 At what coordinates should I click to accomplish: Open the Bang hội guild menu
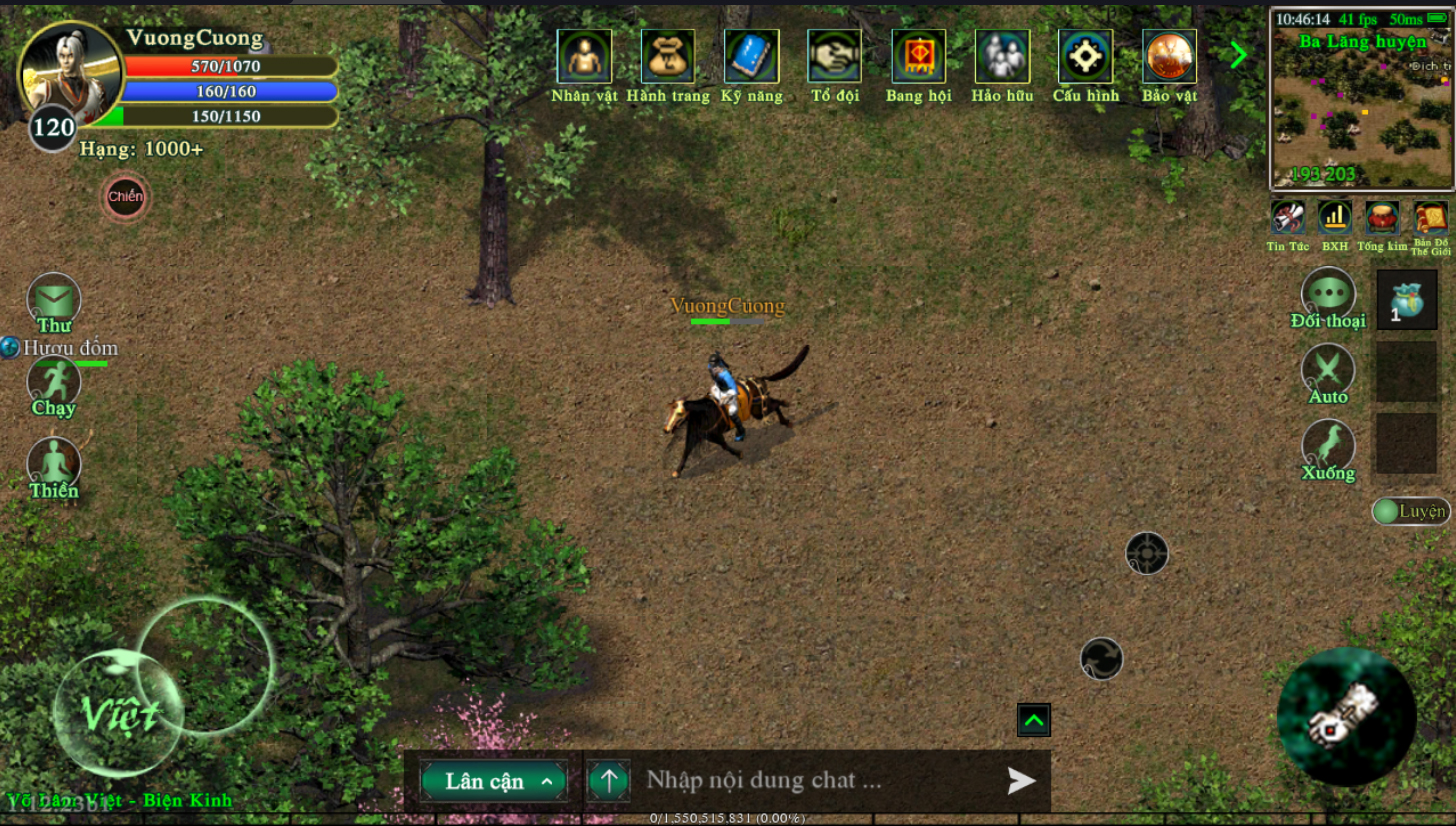918,57
